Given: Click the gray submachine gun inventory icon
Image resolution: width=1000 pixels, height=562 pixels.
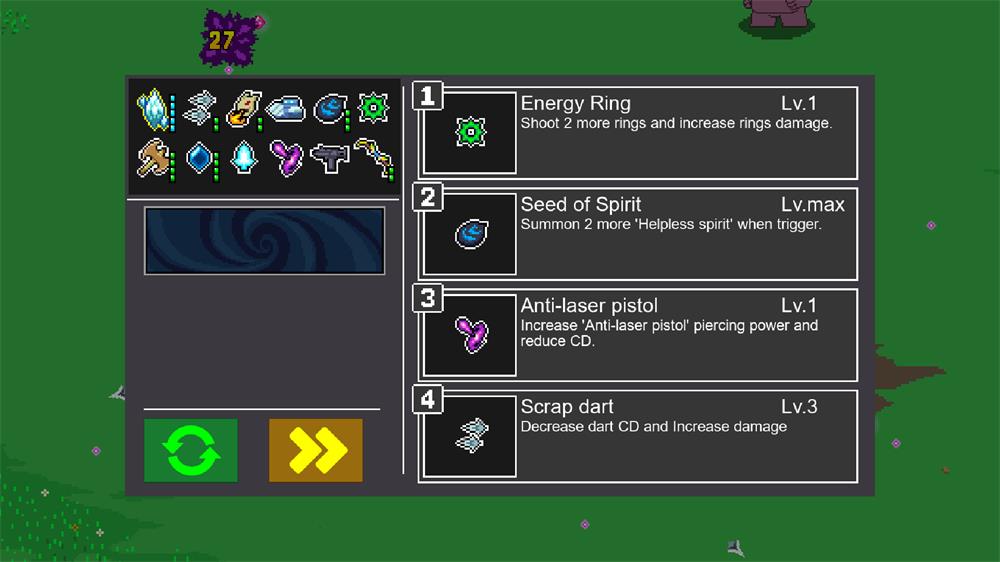Looking at the screenshot, I should point(330,158).
